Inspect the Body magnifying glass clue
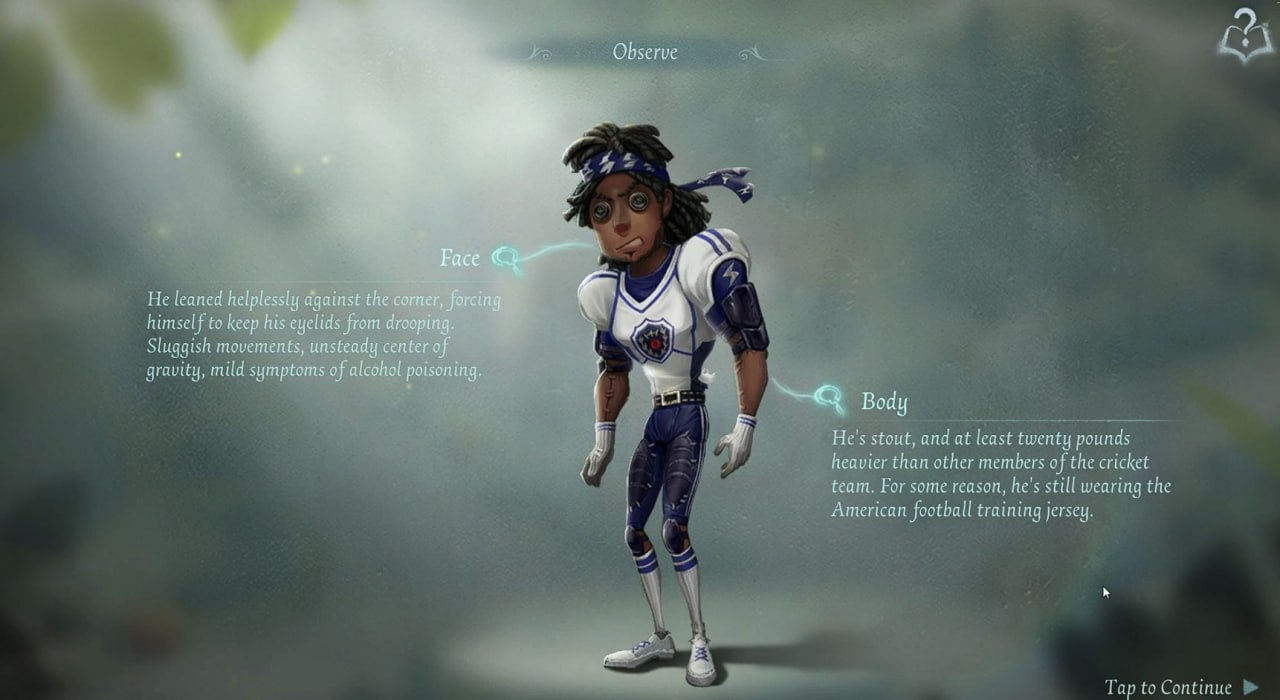Screen dimensions: 1280x700 [x=828, y=400]
